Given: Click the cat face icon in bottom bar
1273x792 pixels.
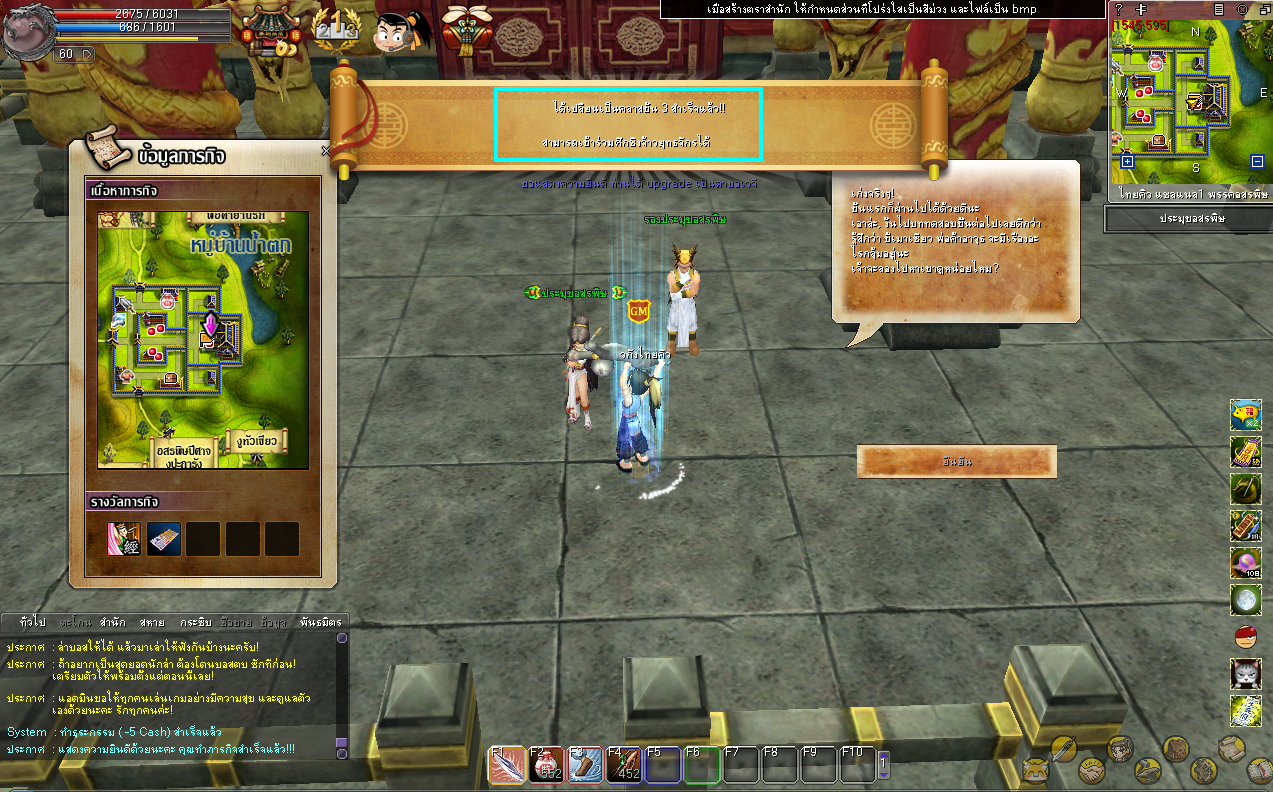Looking at the screenshot, I should [x=1034, y=770].
